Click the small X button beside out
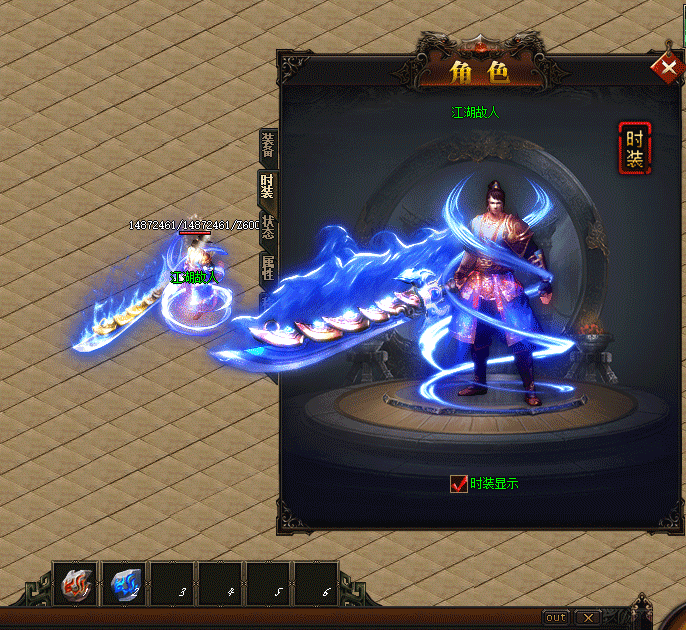Viewport: 686px width, 630px height. (588, 617)
